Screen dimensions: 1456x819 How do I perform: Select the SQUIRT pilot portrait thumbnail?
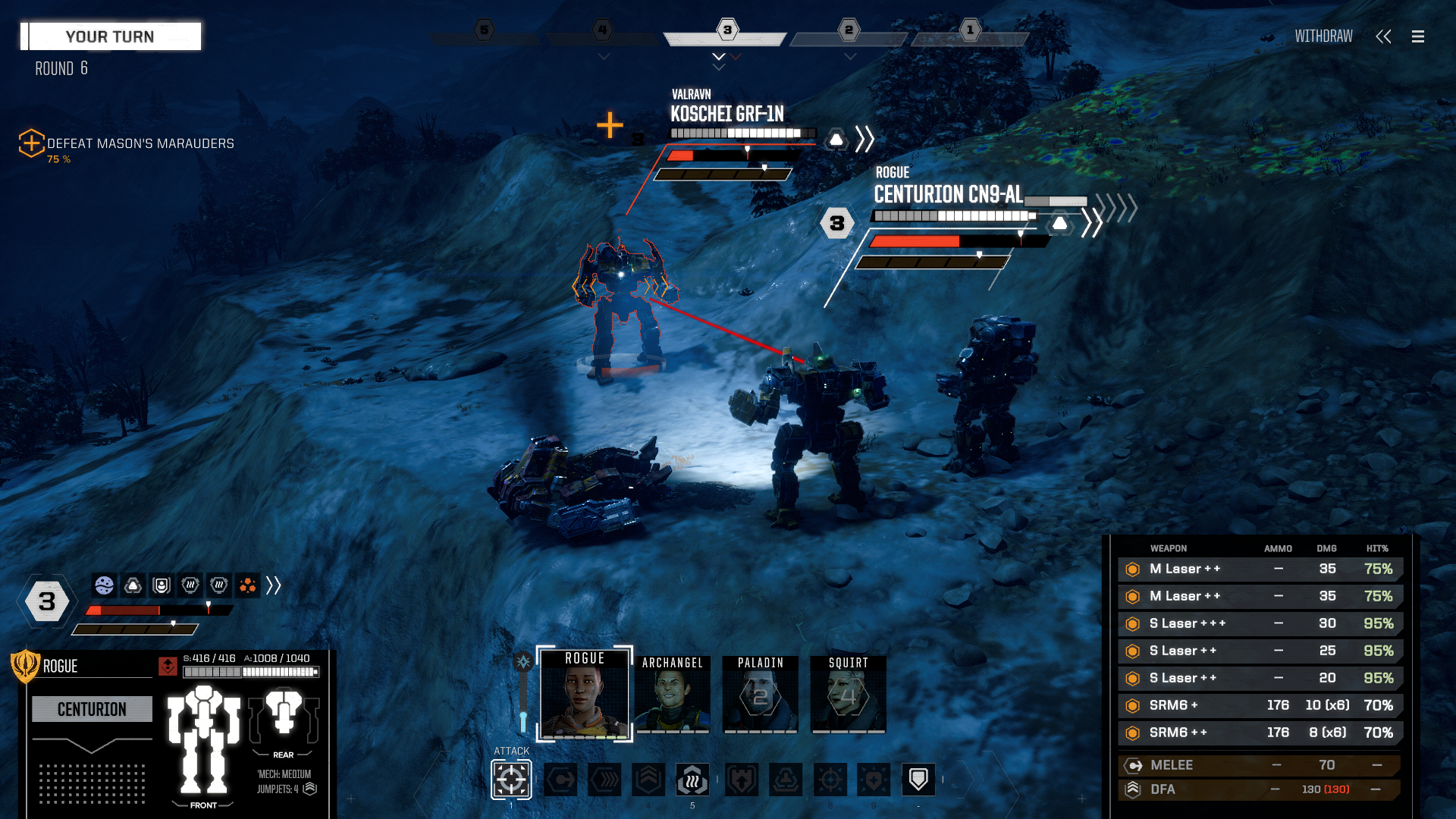click(x=847, y=694)
